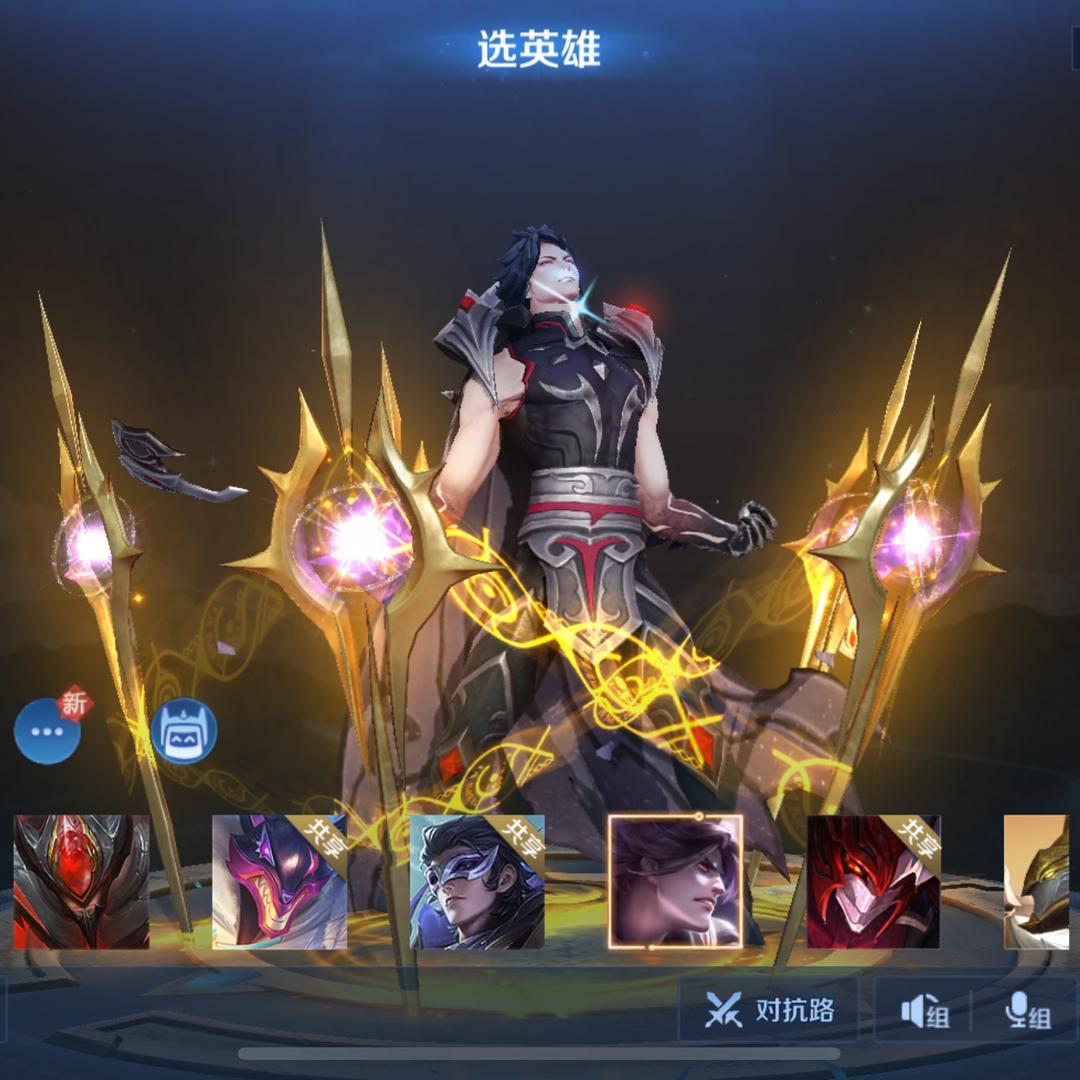This screenshot has width=1080, height=1080.
Task: Toggle the team speaker audio button
Action: point(924,1013)
